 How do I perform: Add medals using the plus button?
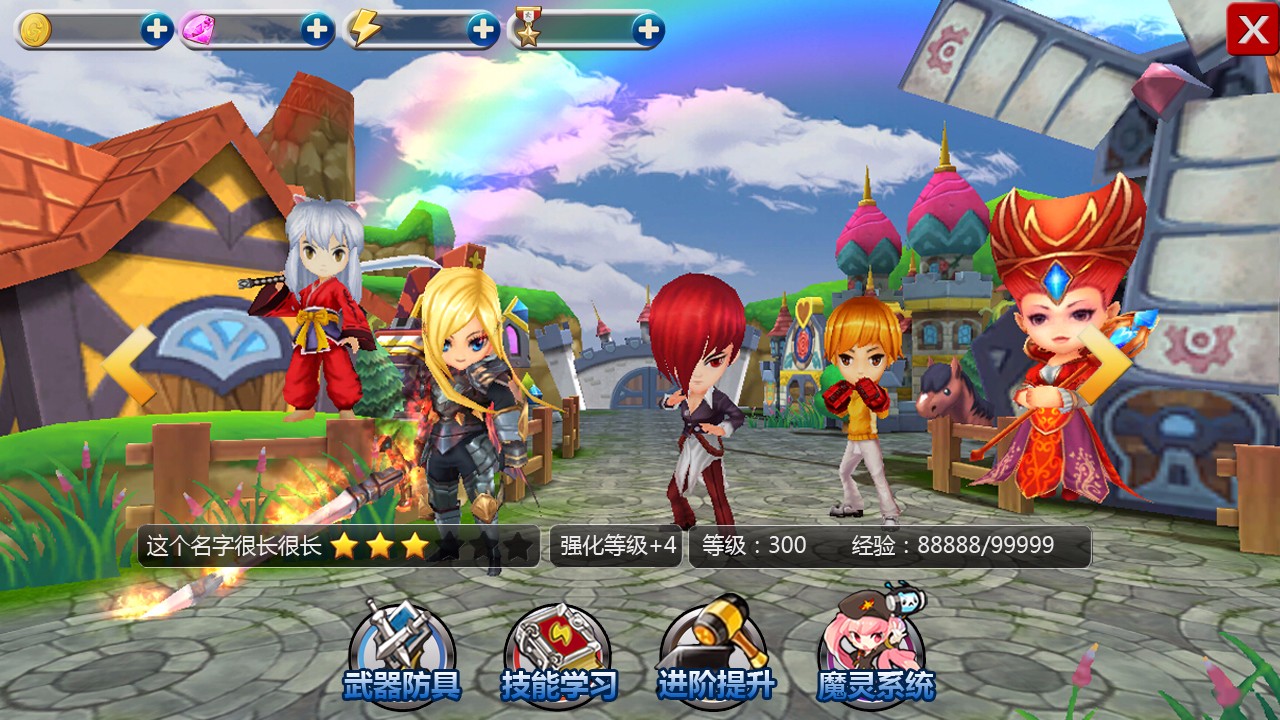(x=648, y=30)
